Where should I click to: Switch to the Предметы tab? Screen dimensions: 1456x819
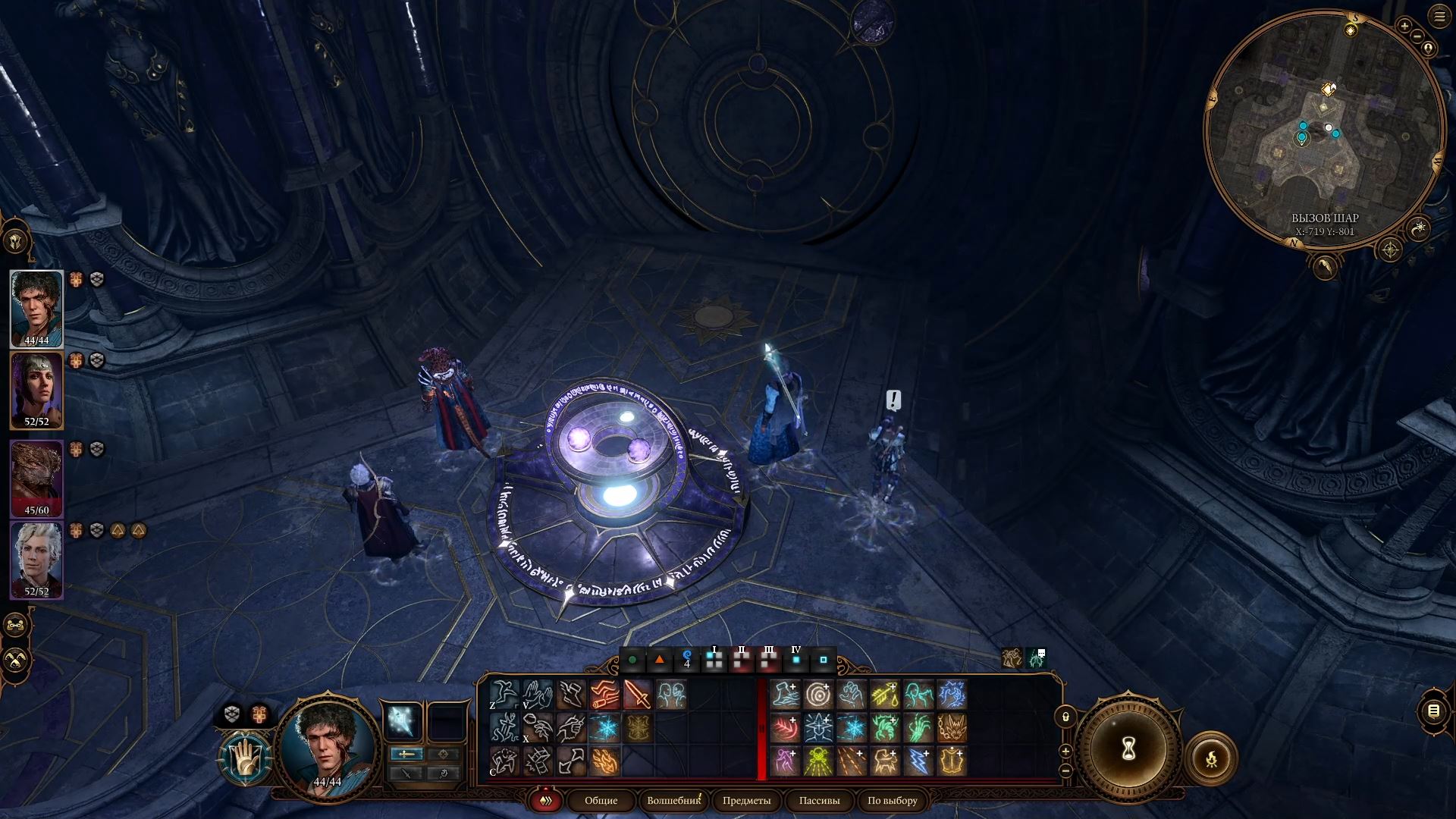point(746,801)
